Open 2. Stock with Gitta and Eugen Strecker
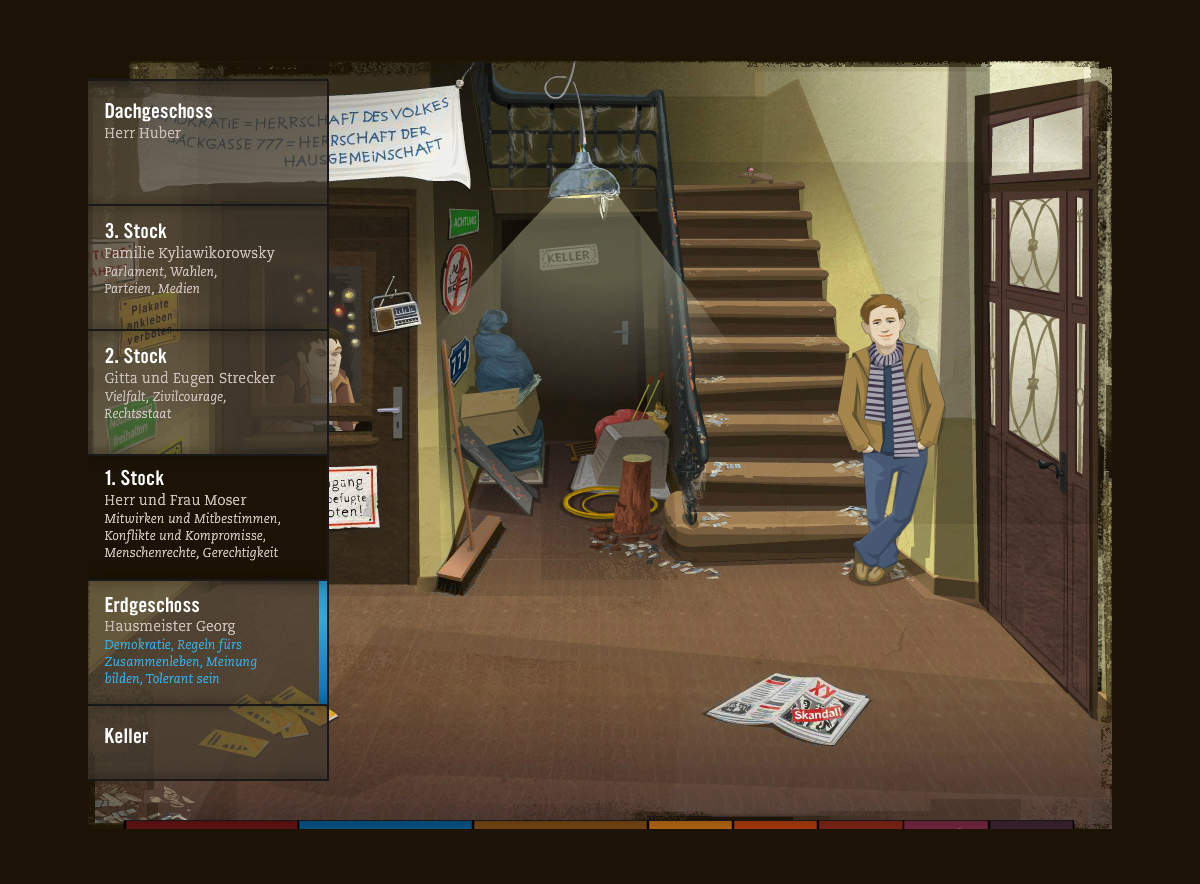1200x884 pixels. point(207,392)
